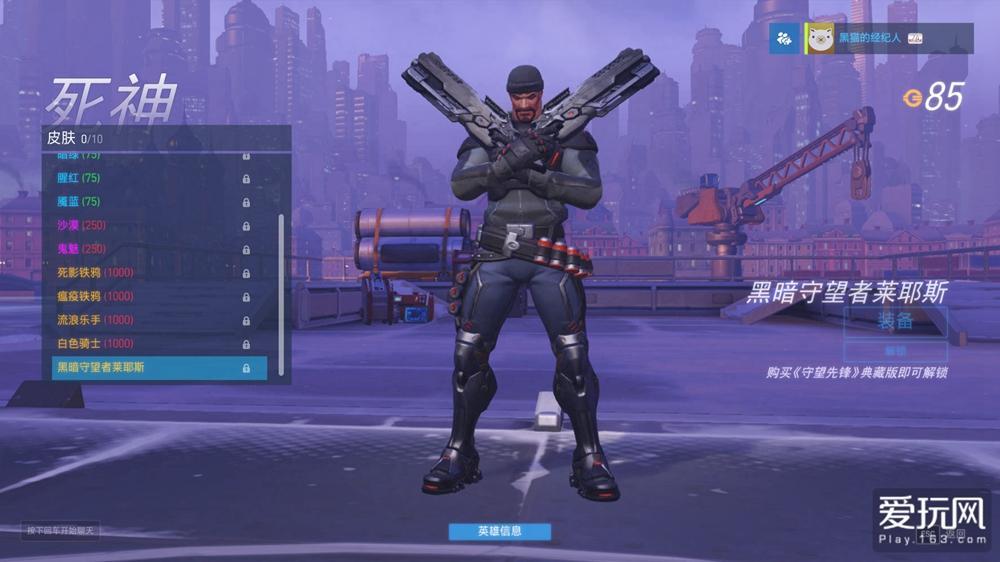Select the highlighted 黑暗守望者莱耶斯 skin row
This screenshot has width=1000, height=562.
159,368
